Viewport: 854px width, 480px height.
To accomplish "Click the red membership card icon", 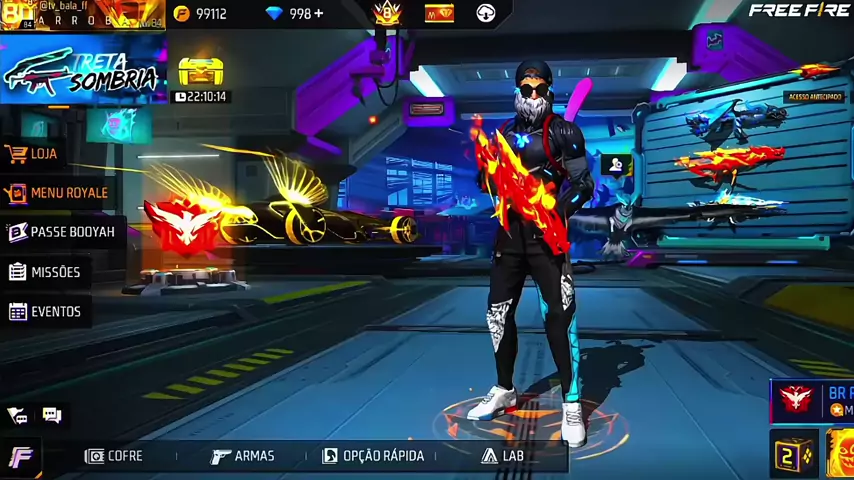I will pos(439,13).
